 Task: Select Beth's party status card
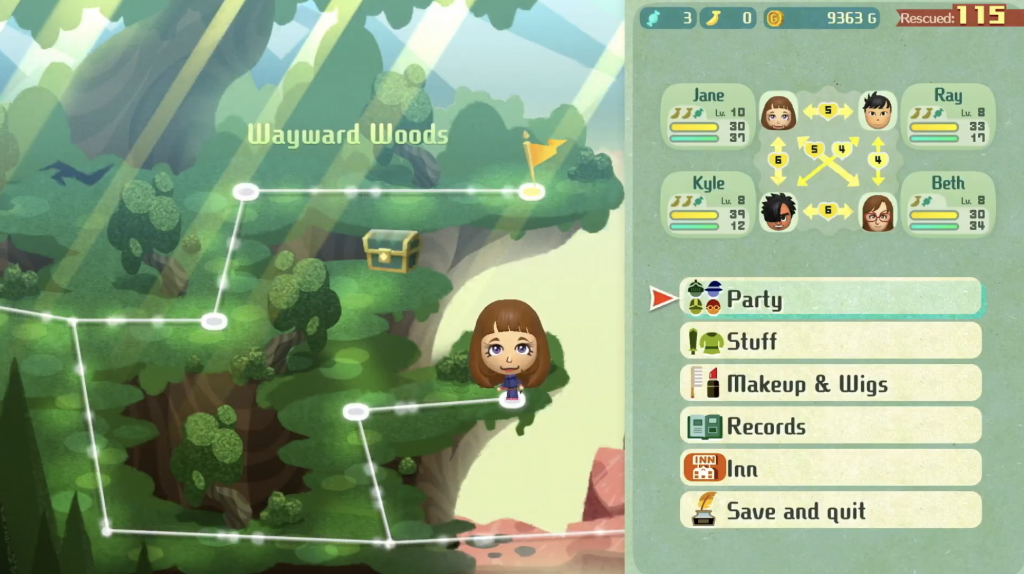pyautogui.click(x=947, y=204)
